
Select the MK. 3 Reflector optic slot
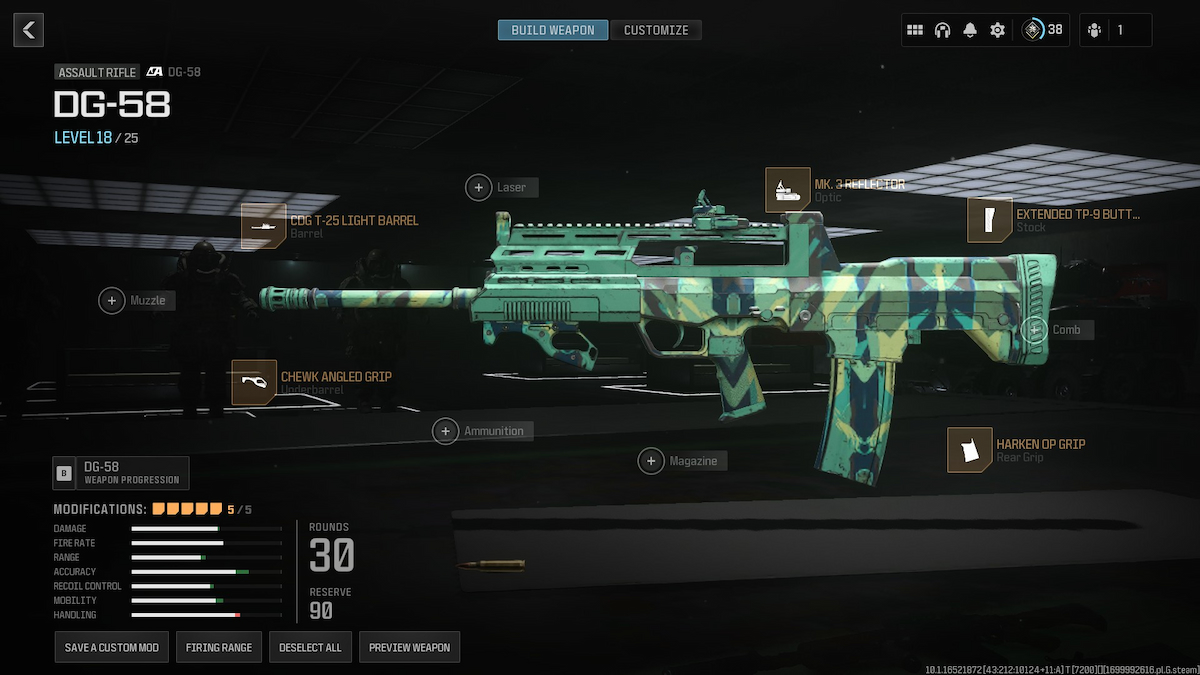coord(787,190)
